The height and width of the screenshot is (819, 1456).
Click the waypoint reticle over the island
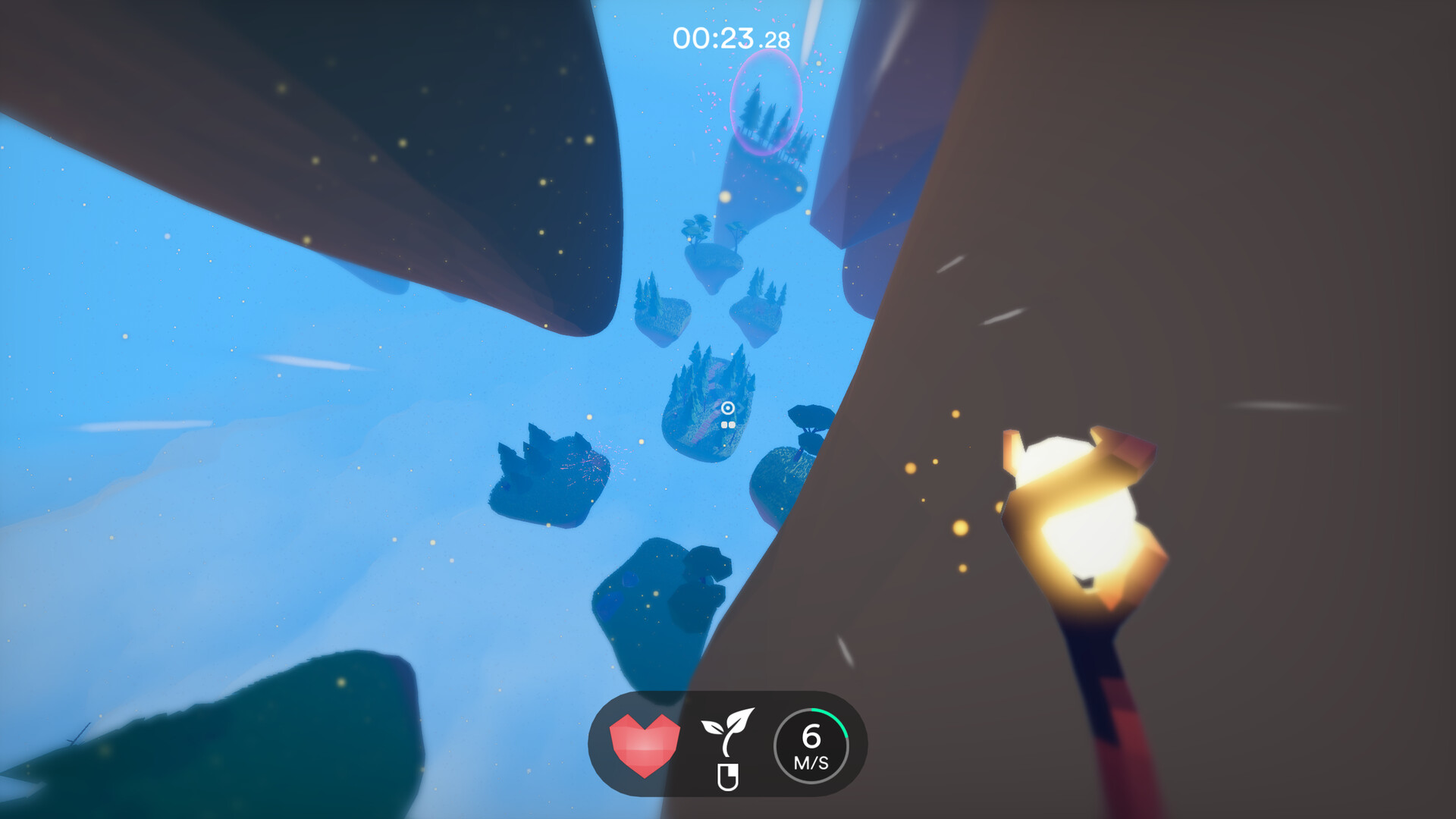click(728, 407)
